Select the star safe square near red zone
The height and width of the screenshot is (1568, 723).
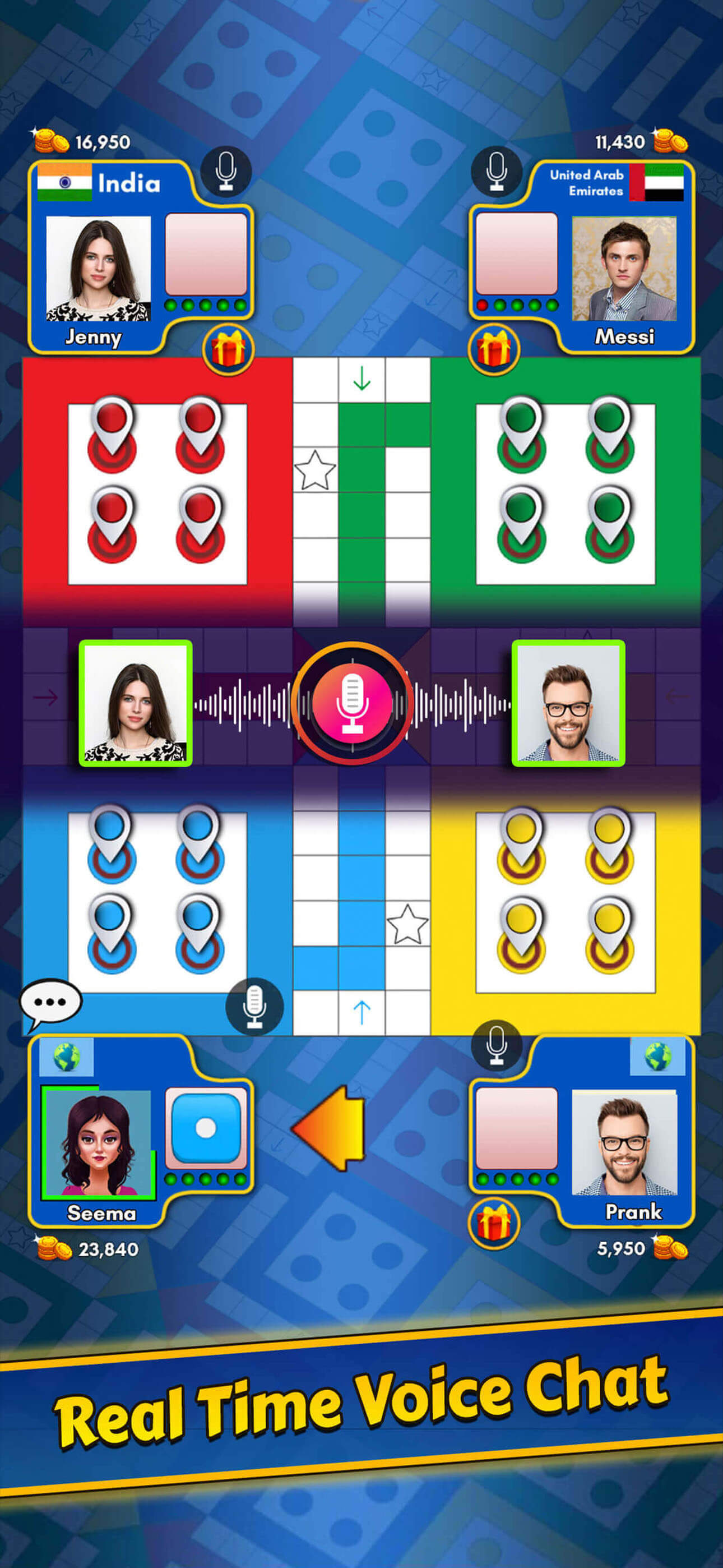[x=317, y=469]
